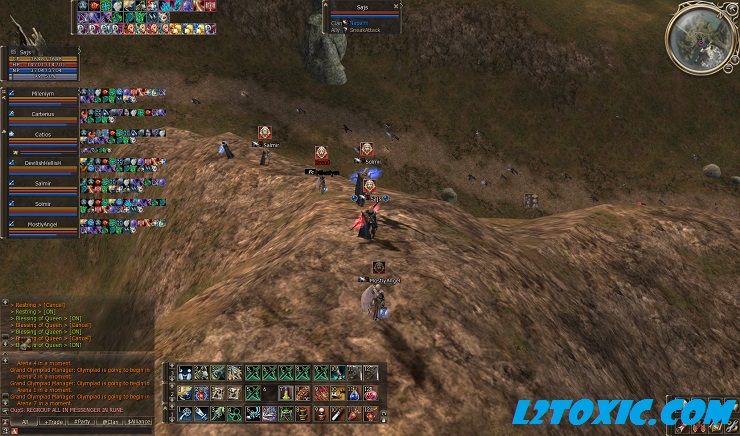Use the first slot of the bottom hotbar row
The height and width of the screenshot is (436, 740).
185,413
